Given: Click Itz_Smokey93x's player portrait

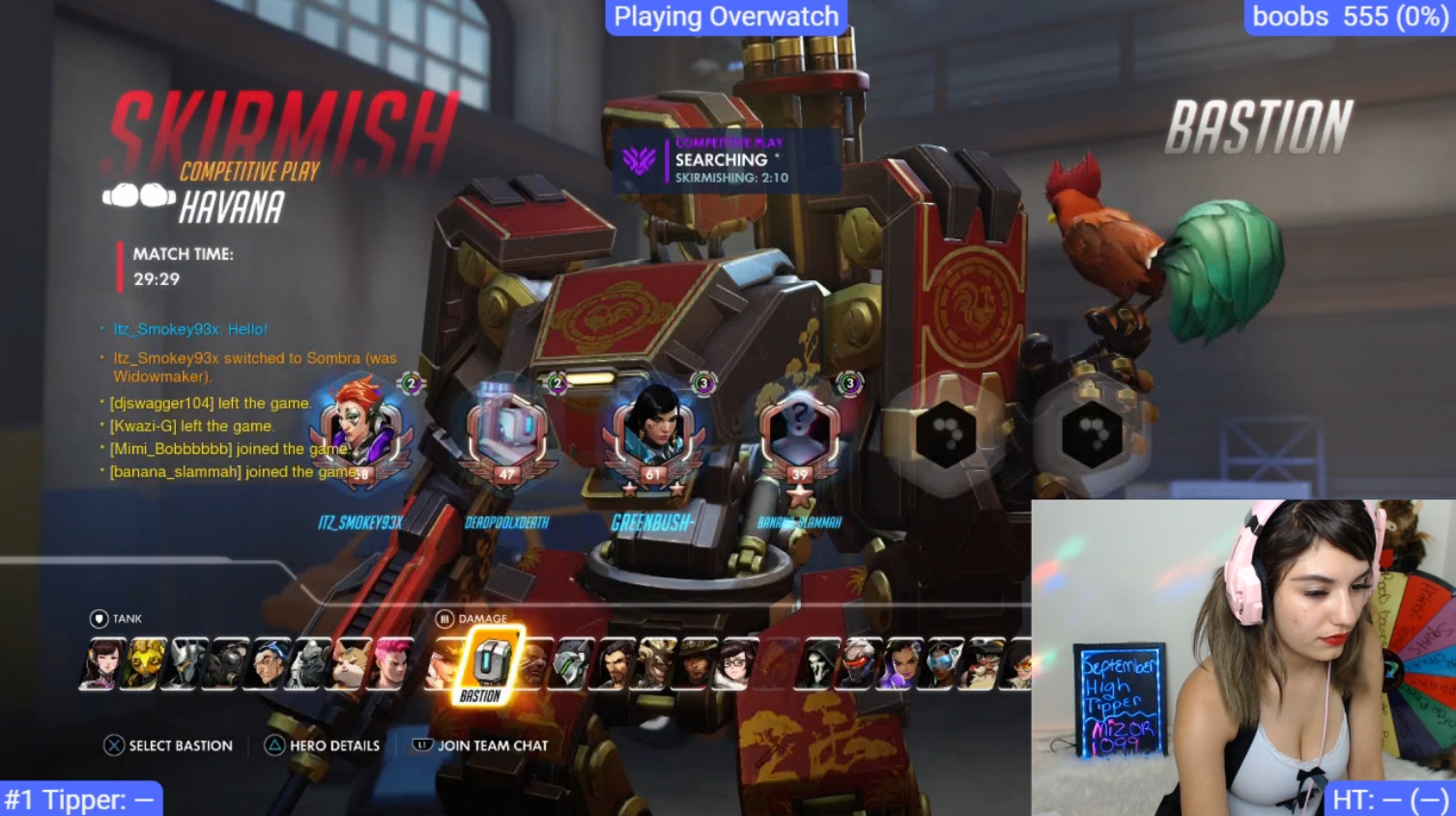Looking at the screenshot, I should coord(361,432).
